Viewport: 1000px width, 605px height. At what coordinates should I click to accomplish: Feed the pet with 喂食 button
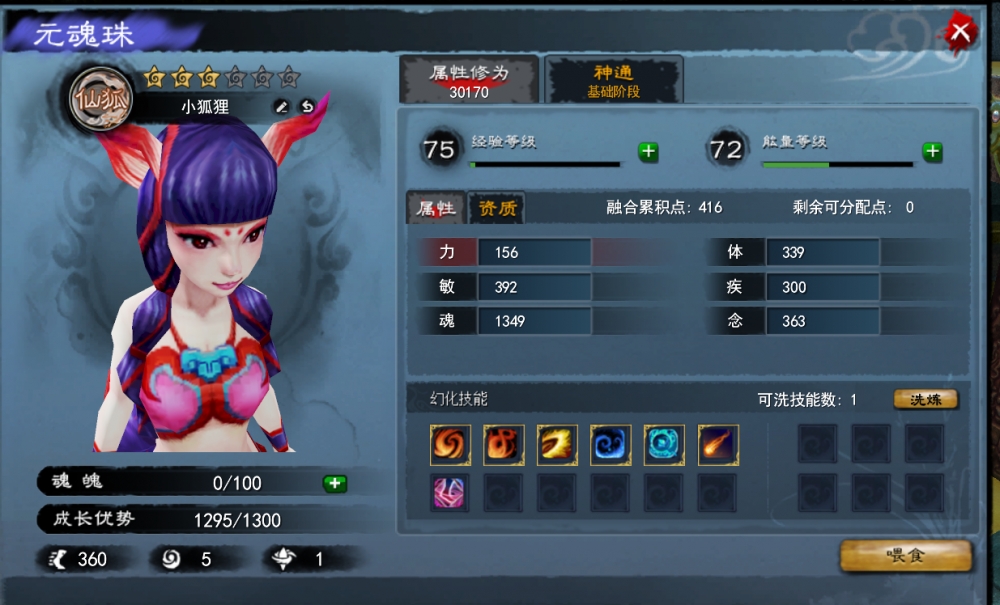click(x=905, y=556)
